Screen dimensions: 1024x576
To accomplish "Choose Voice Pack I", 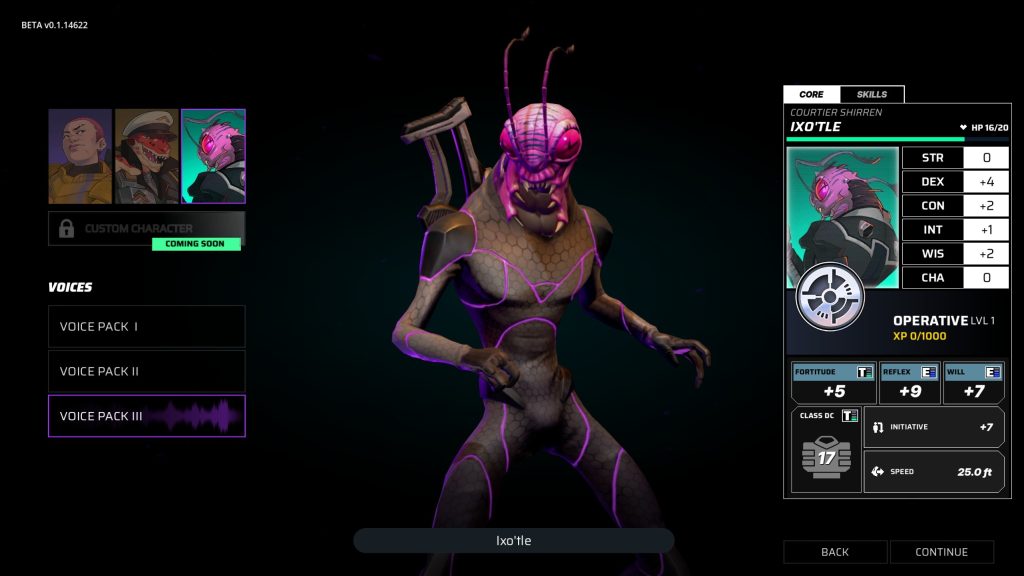I will pyautogui.click(x=146, y=326).
